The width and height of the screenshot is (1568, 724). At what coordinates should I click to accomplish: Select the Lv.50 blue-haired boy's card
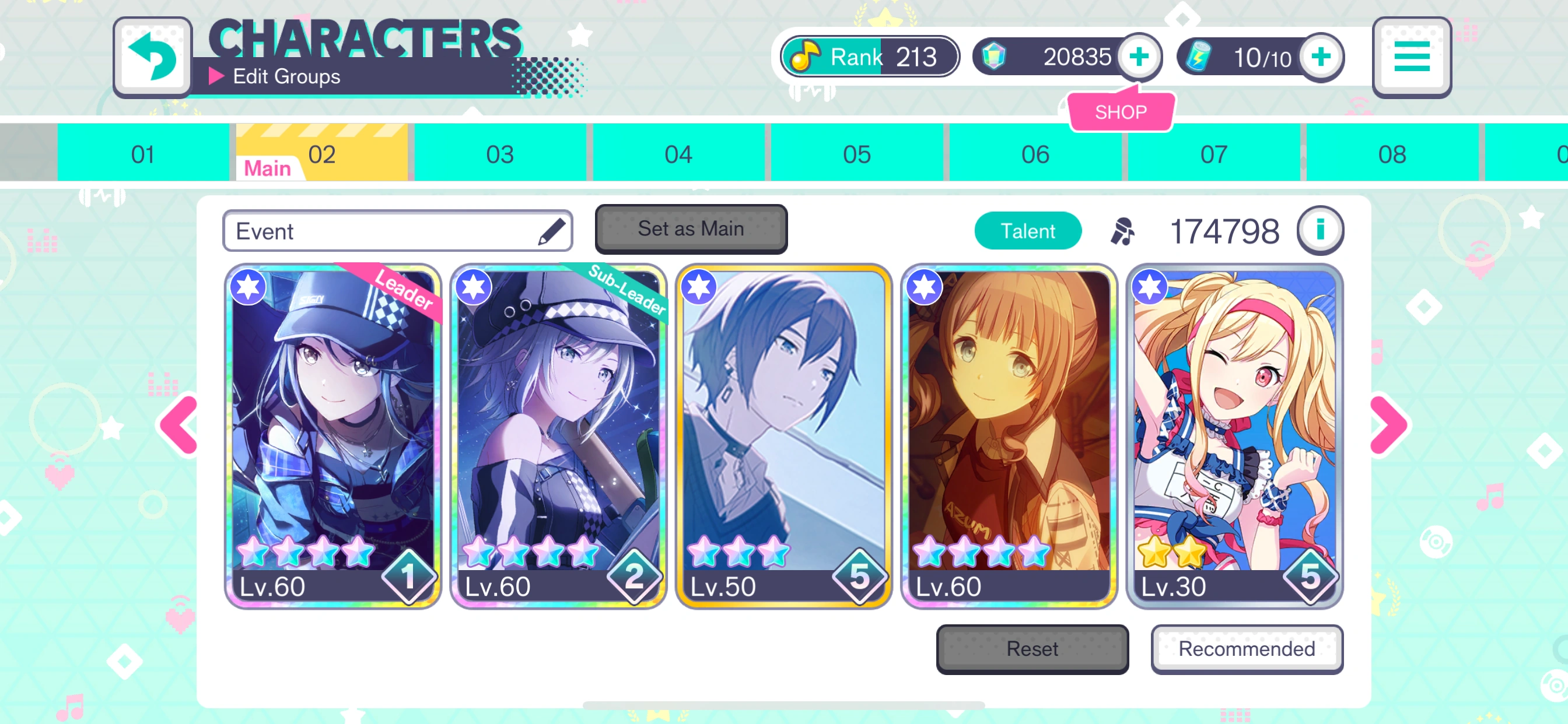click(783, 438)
